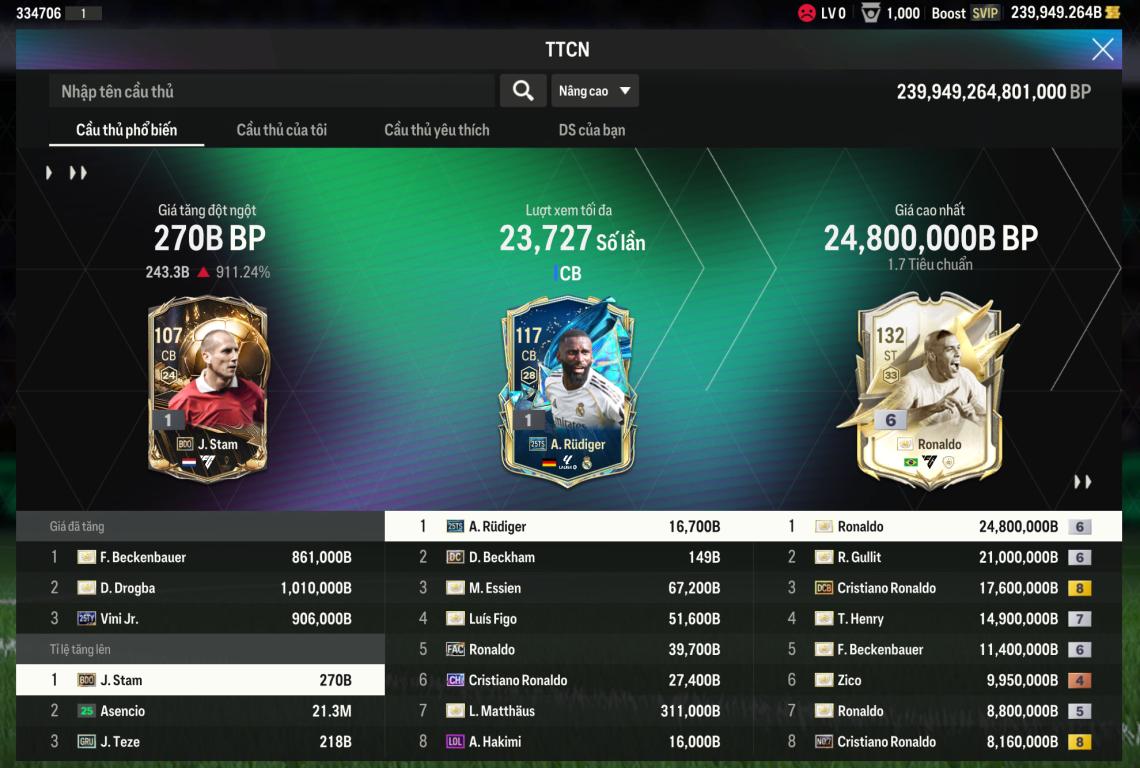Select the T. Henry price row

coord(938,619)
